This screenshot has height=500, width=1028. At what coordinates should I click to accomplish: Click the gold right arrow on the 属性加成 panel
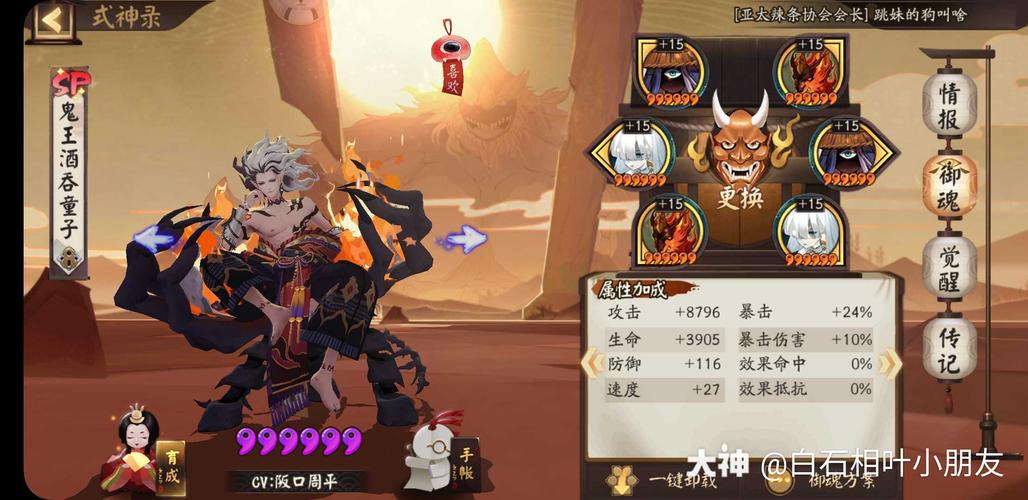click(889, 363)
